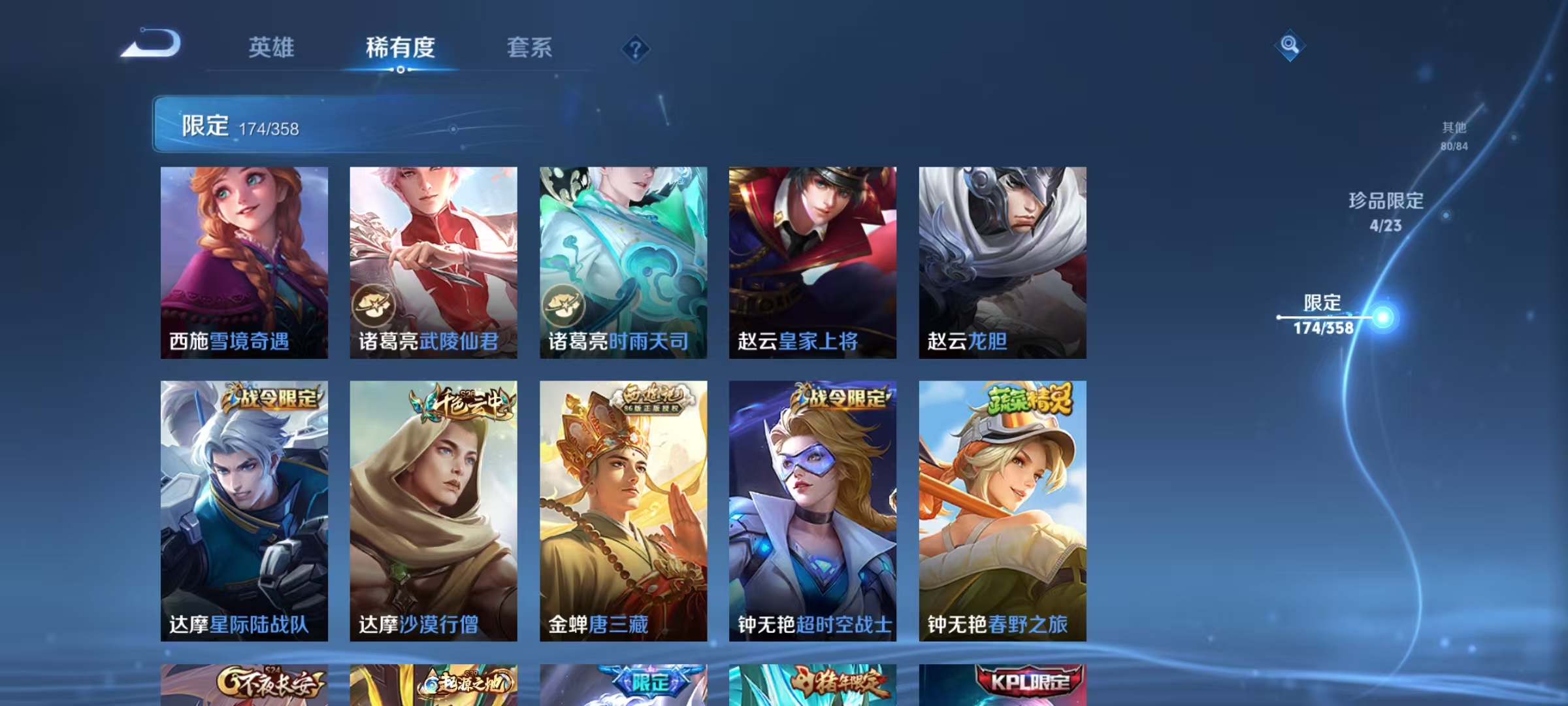
Task: Open the help question mark icon
Action: point(637,49)
